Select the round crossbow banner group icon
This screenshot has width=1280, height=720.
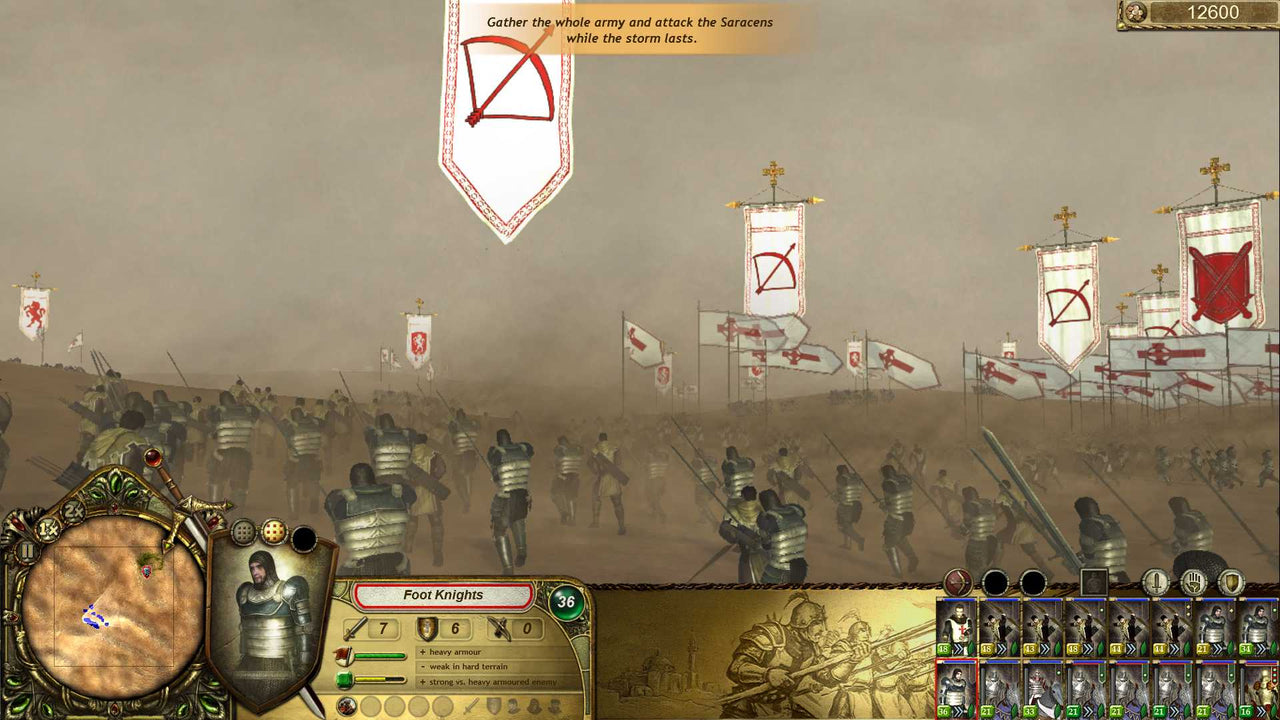(x=957, y=580)
